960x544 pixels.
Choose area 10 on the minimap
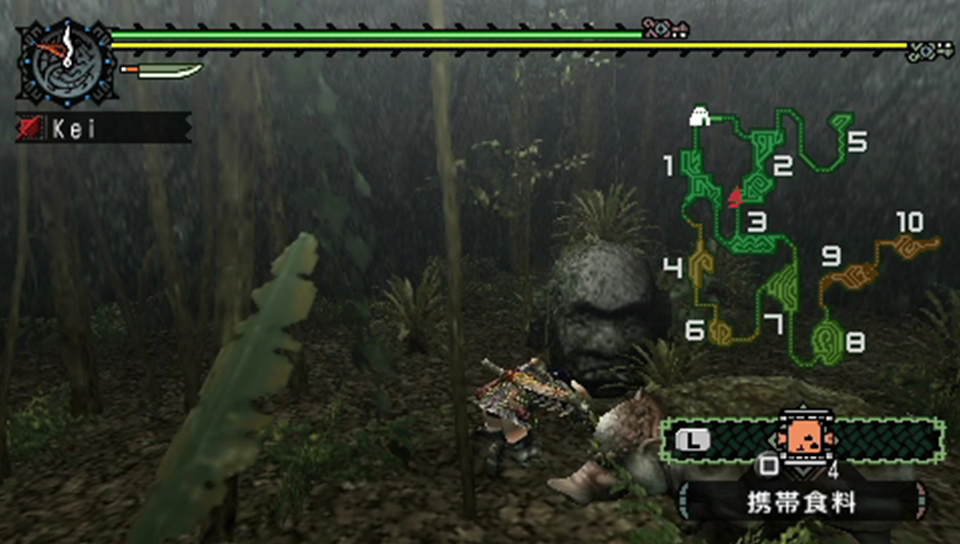click(x=912, y=245)
